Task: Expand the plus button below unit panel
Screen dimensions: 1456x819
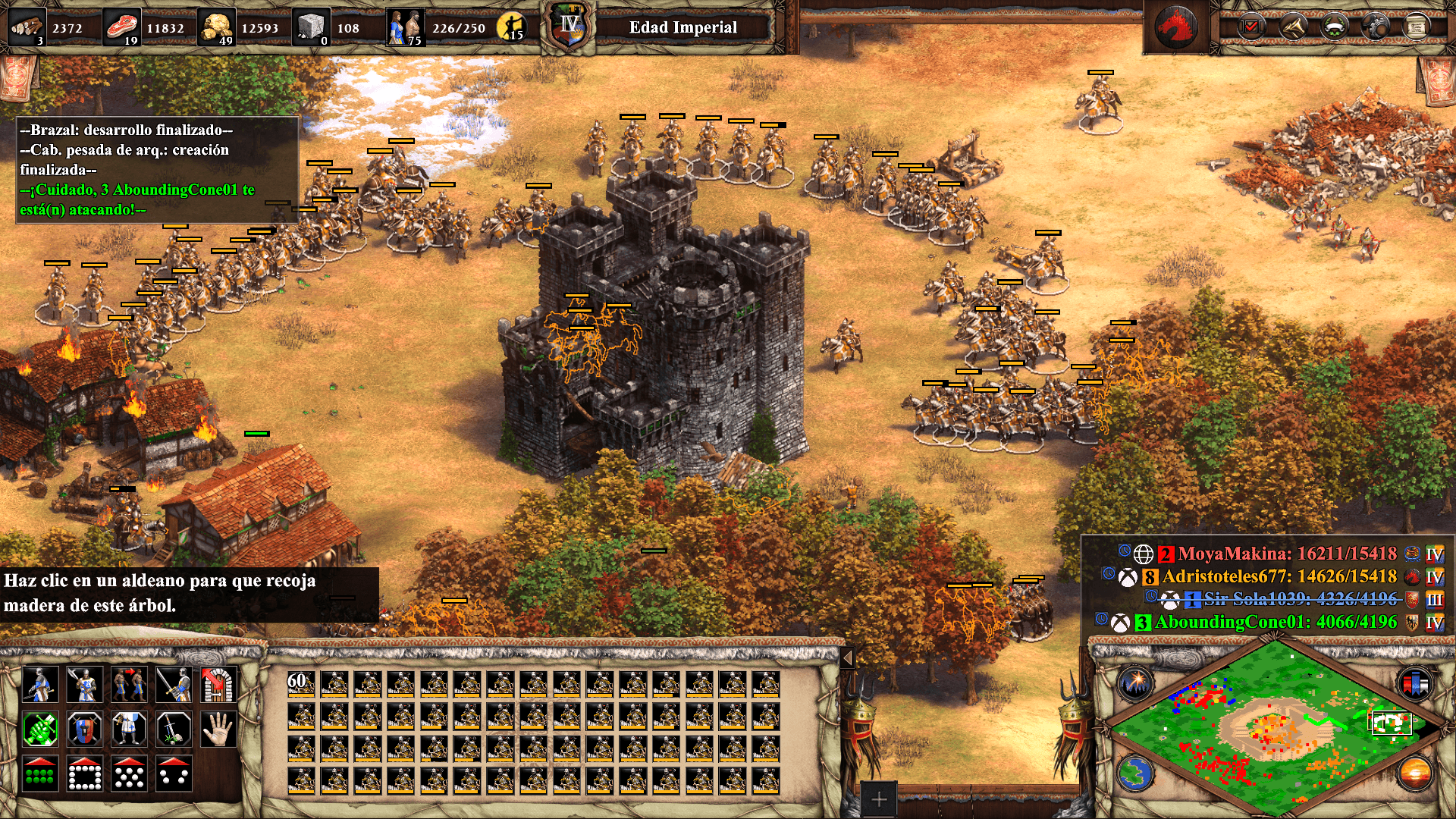Action: click(878, 799)
